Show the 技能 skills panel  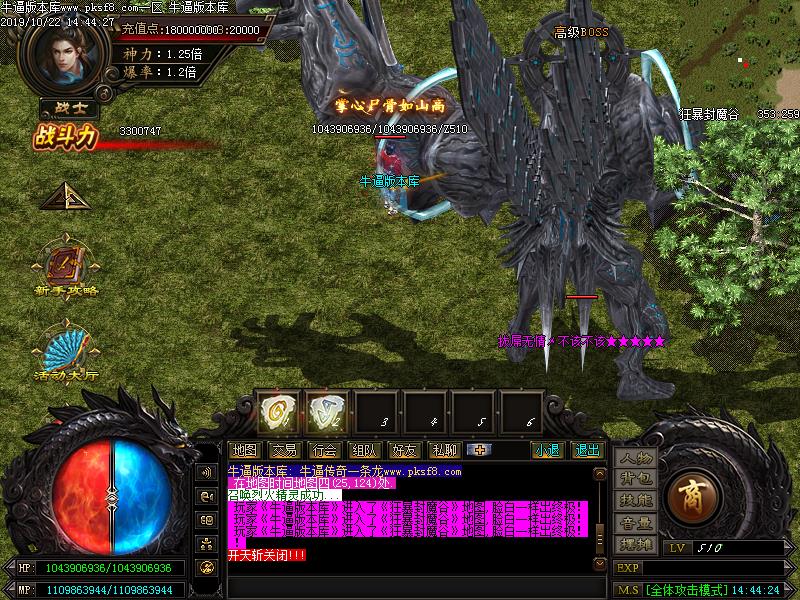point(635,501)
